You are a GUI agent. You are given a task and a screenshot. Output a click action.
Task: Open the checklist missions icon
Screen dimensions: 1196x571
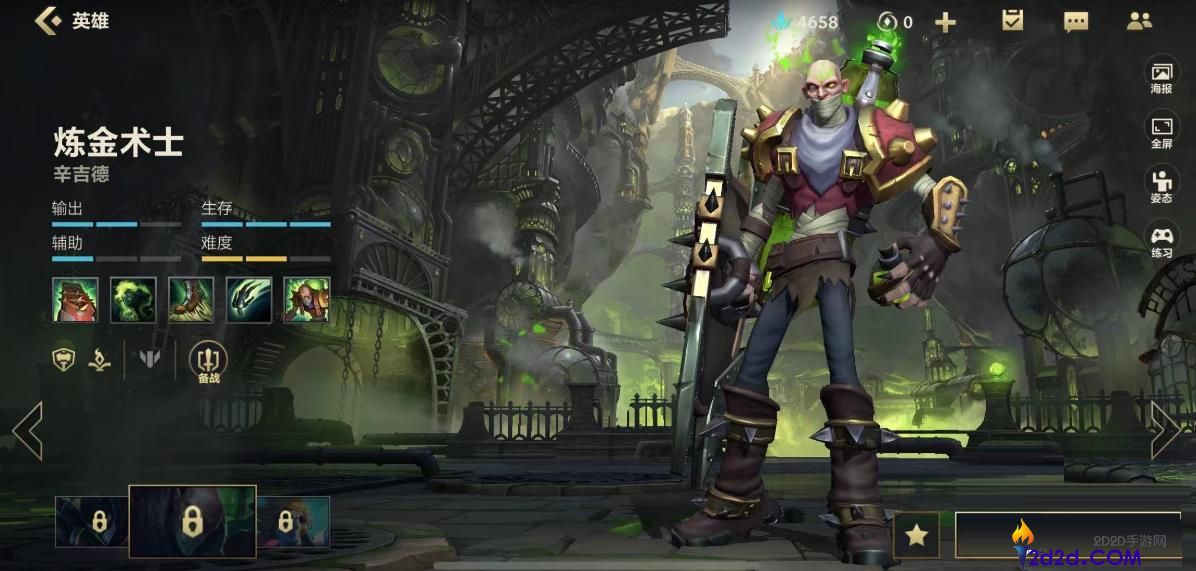tap(1013, 21)
